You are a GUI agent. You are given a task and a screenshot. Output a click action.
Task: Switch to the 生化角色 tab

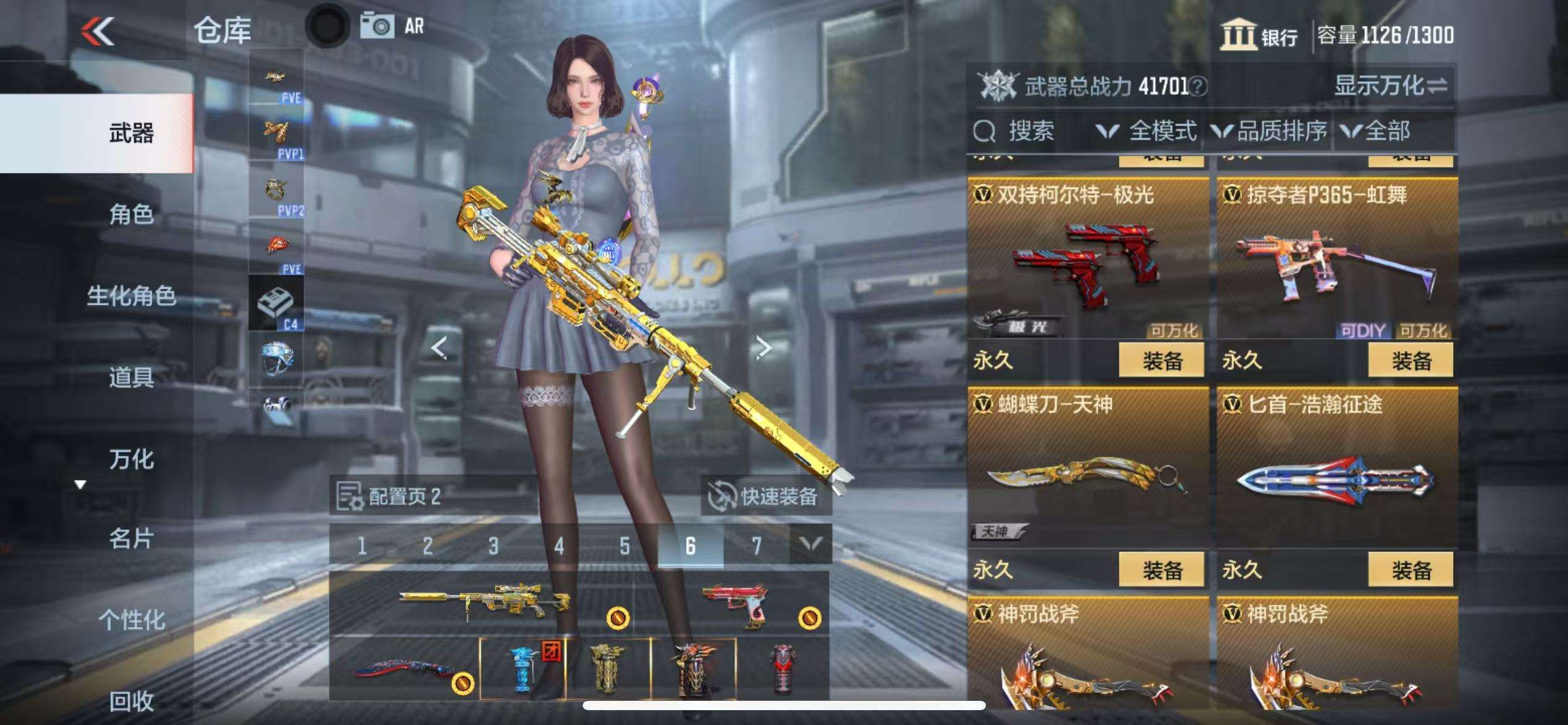pyautogui.click(x=131, y=296)
